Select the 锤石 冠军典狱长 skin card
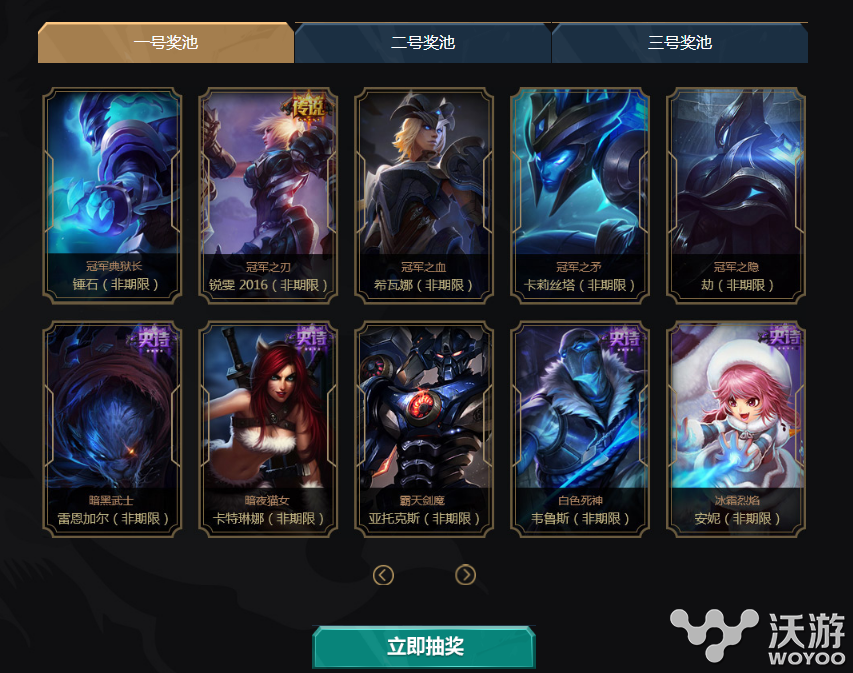Screen dimensions: 853x673 tap(112, 195)
